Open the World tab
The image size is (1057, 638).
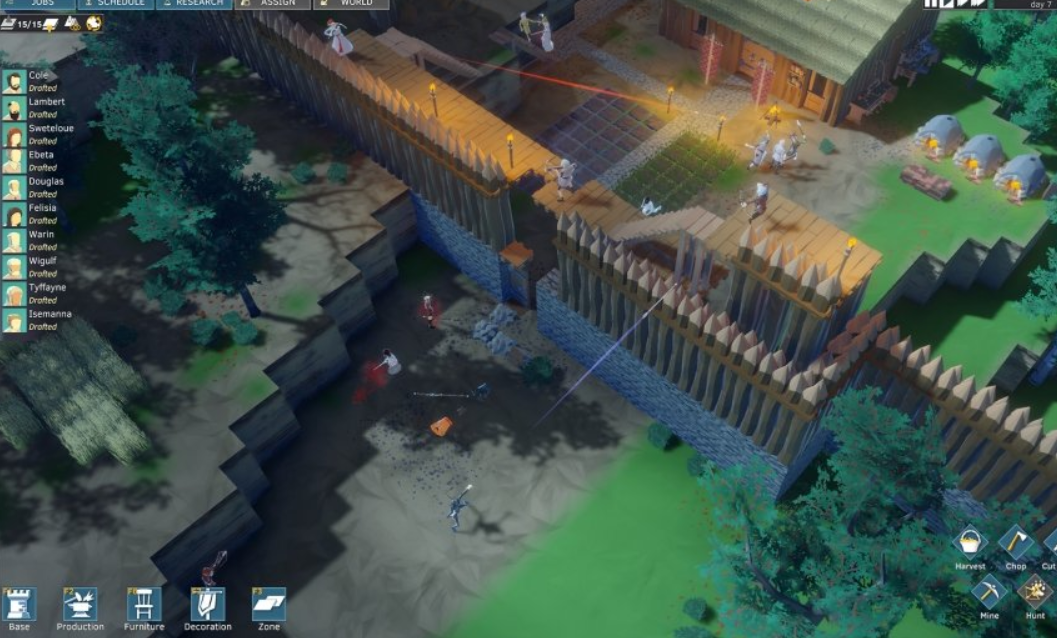(x=350, y=4)
